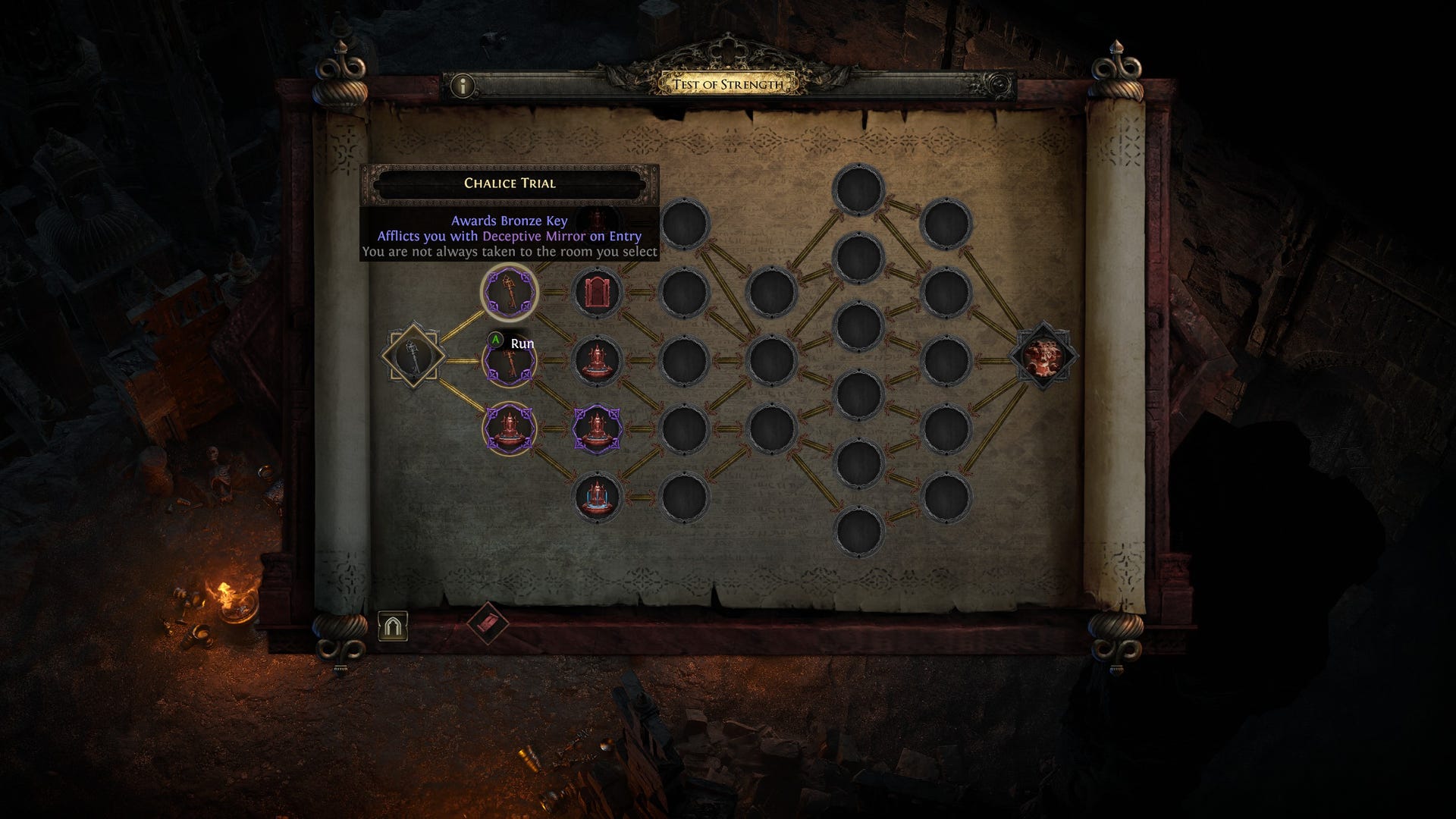Click the red door diamond icon

tap(488, 623)
